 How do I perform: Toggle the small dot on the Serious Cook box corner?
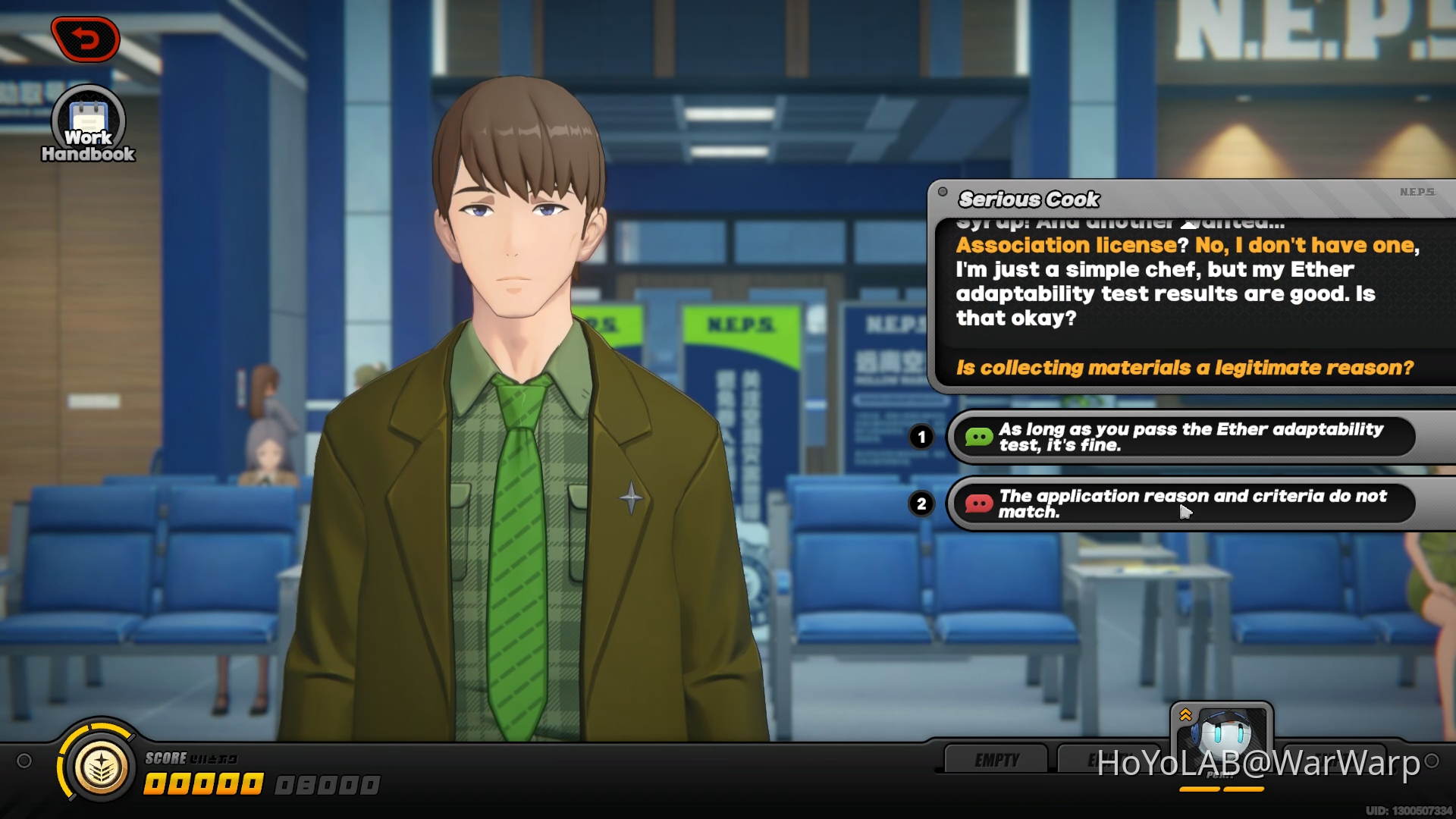point(943,193)
